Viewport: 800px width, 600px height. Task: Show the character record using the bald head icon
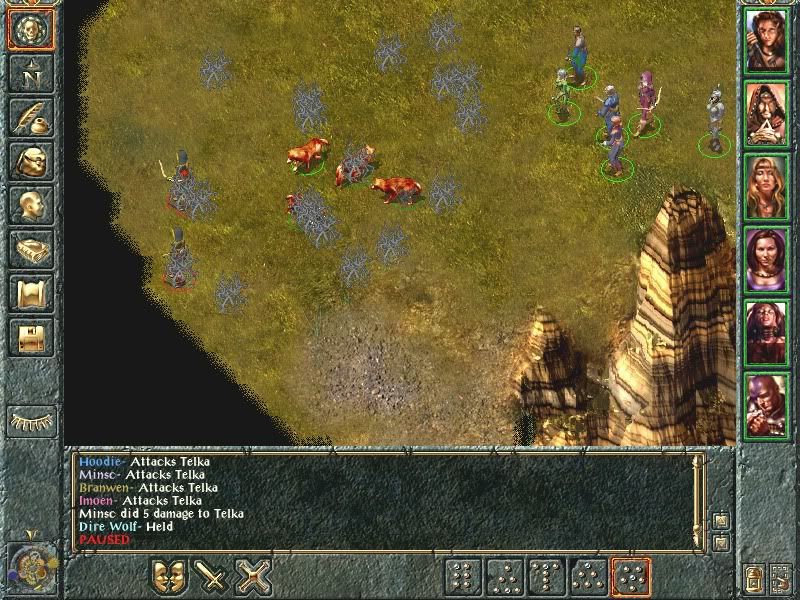[29, 204]
